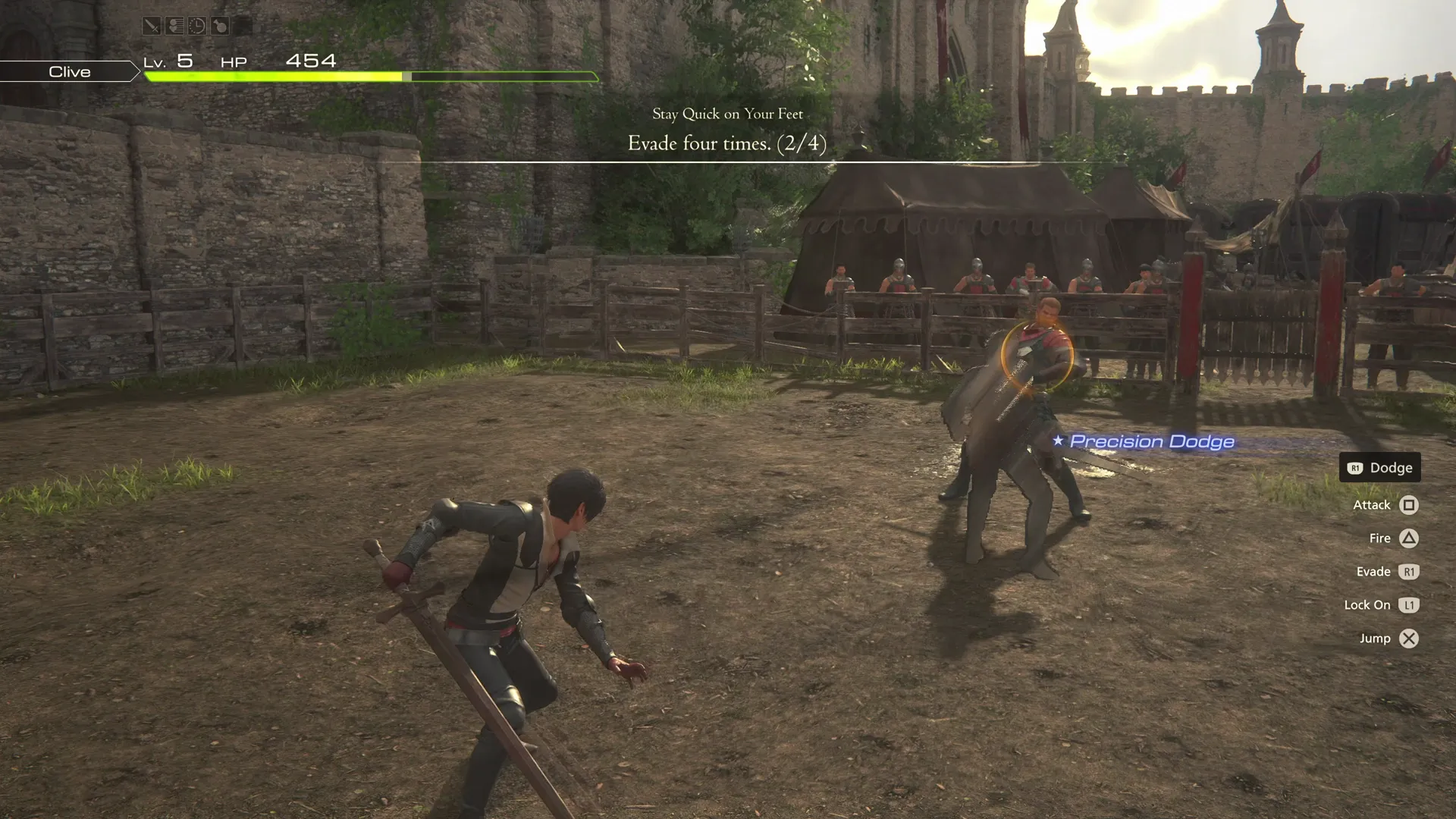The image size is (1456, 819).
Task: Click the potion flask item icon
Action: click(220, 26)
